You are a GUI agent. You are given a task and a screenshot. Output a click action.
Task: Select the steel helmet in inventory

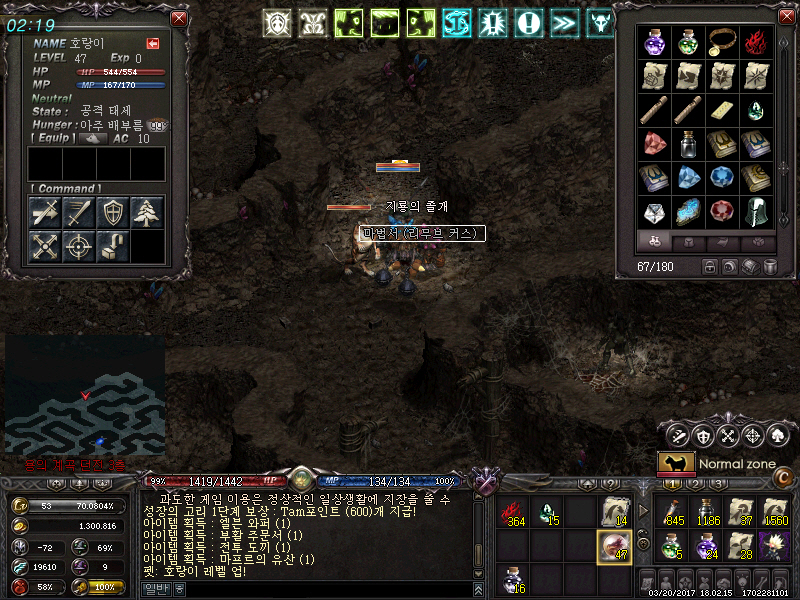click(756, 211)
